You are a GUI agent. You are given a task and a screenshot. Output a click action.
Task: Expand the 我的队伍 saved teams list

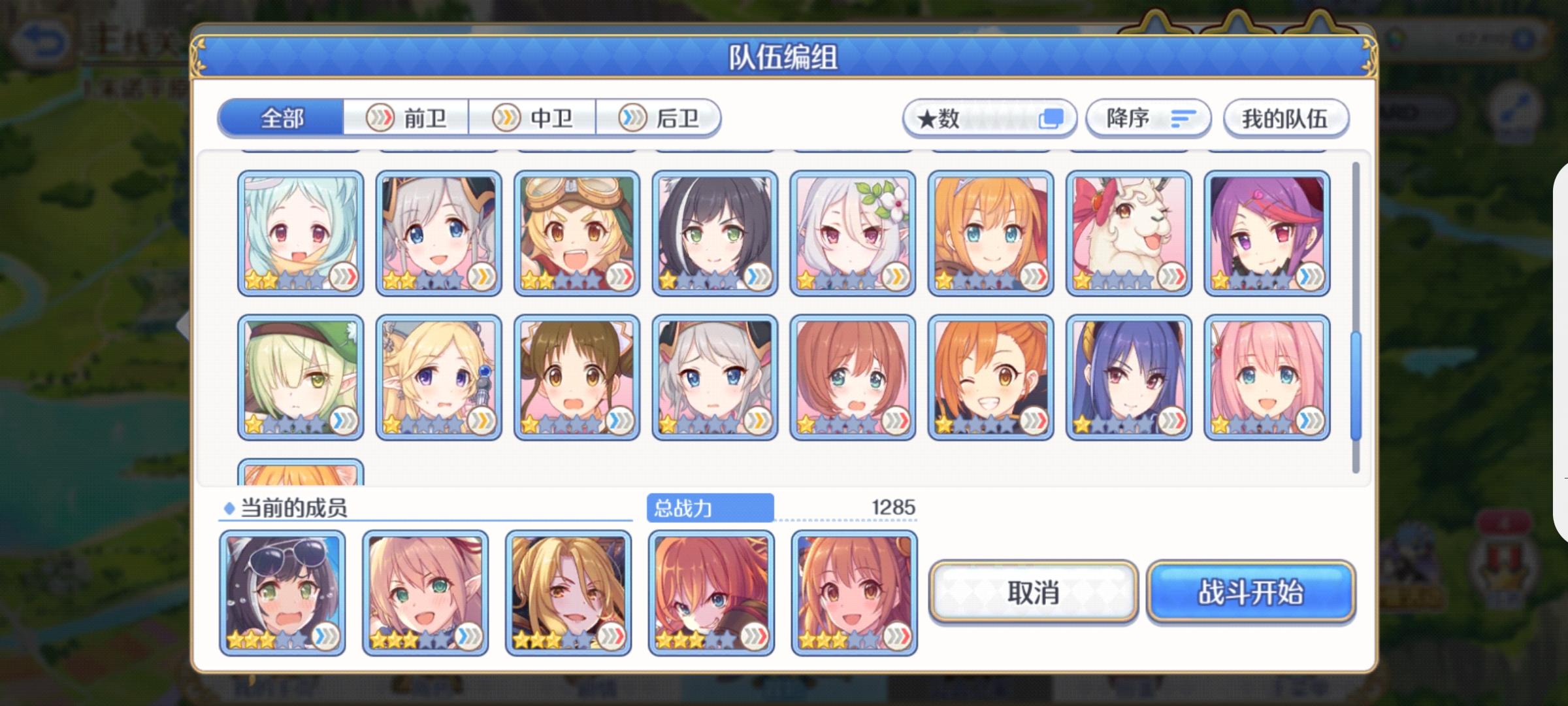1286,118
